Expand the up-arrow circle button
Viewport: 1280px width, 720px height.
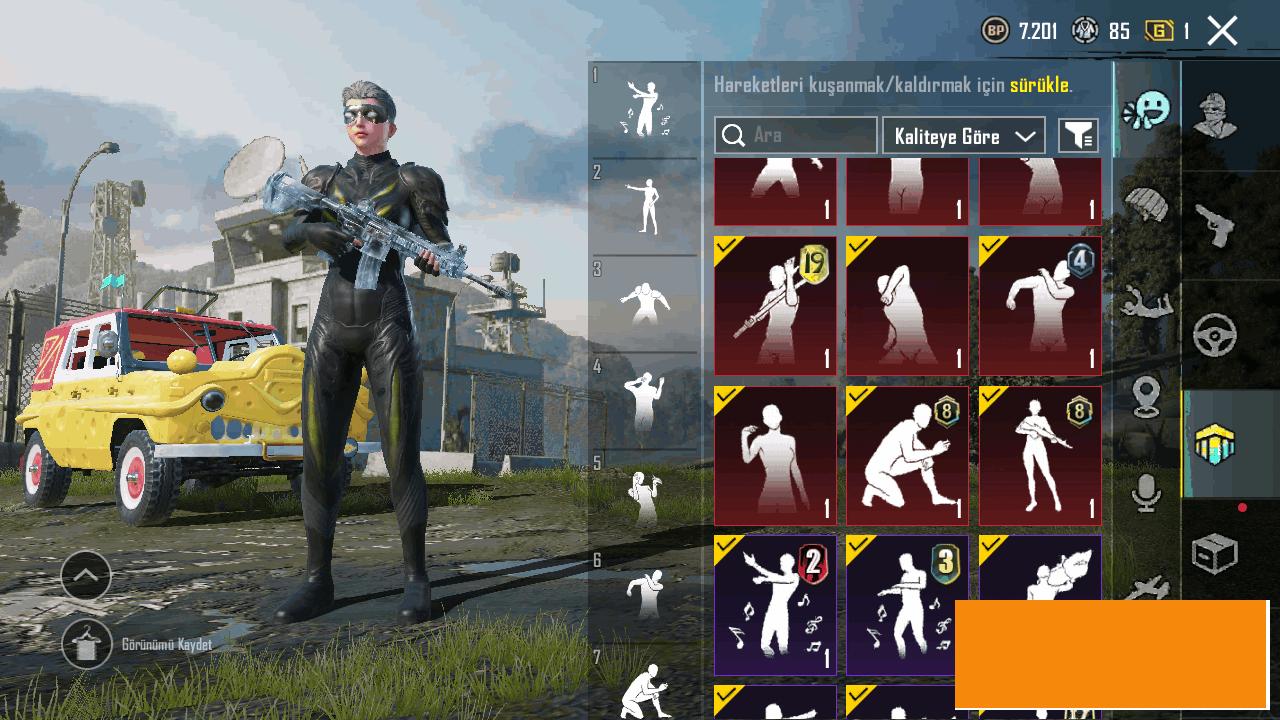click(x=86, y=575)
